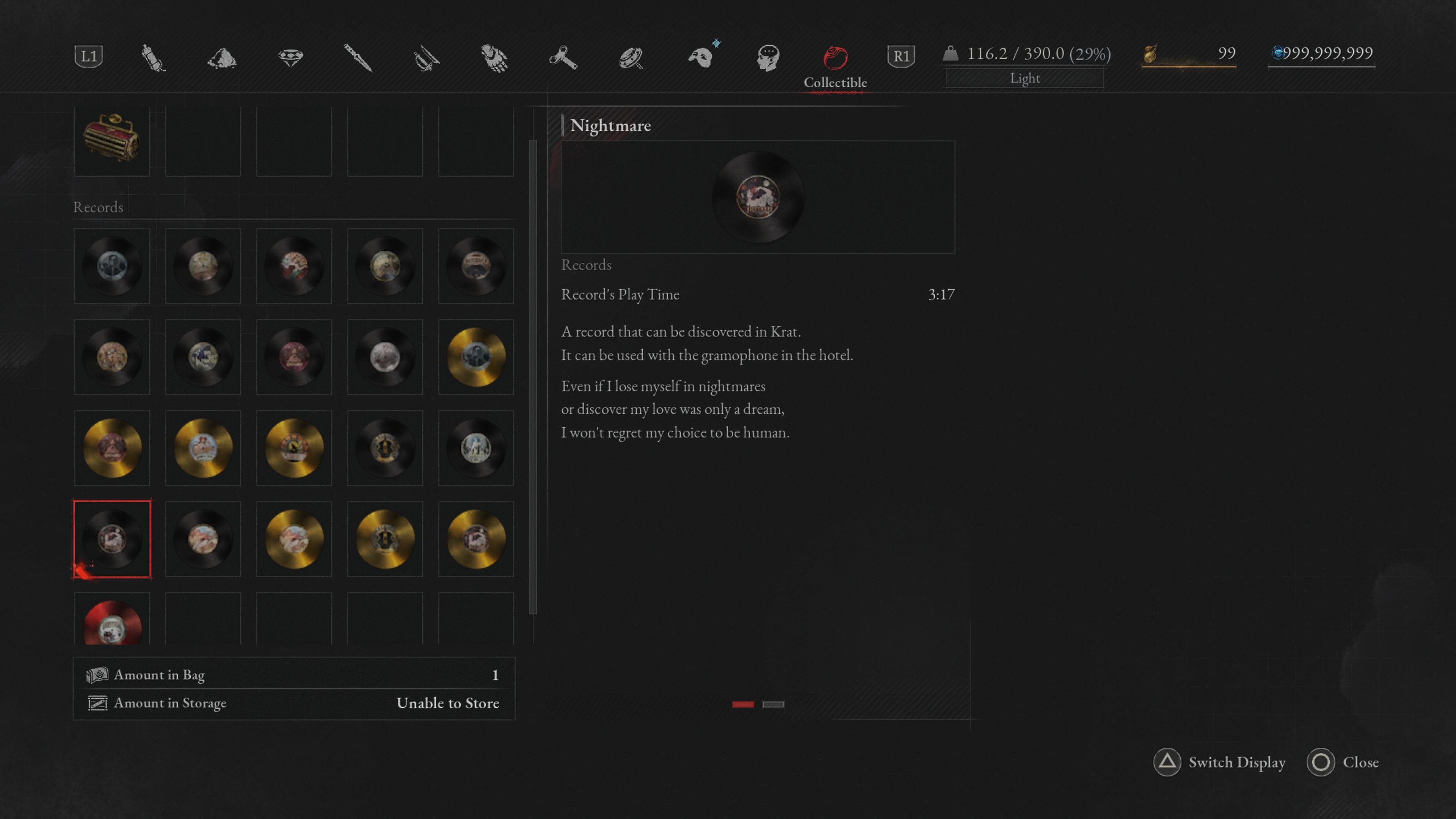This screenshot has width=1456, height=819.
Task: Show the second description page indicator
Action: coord(773,704)
